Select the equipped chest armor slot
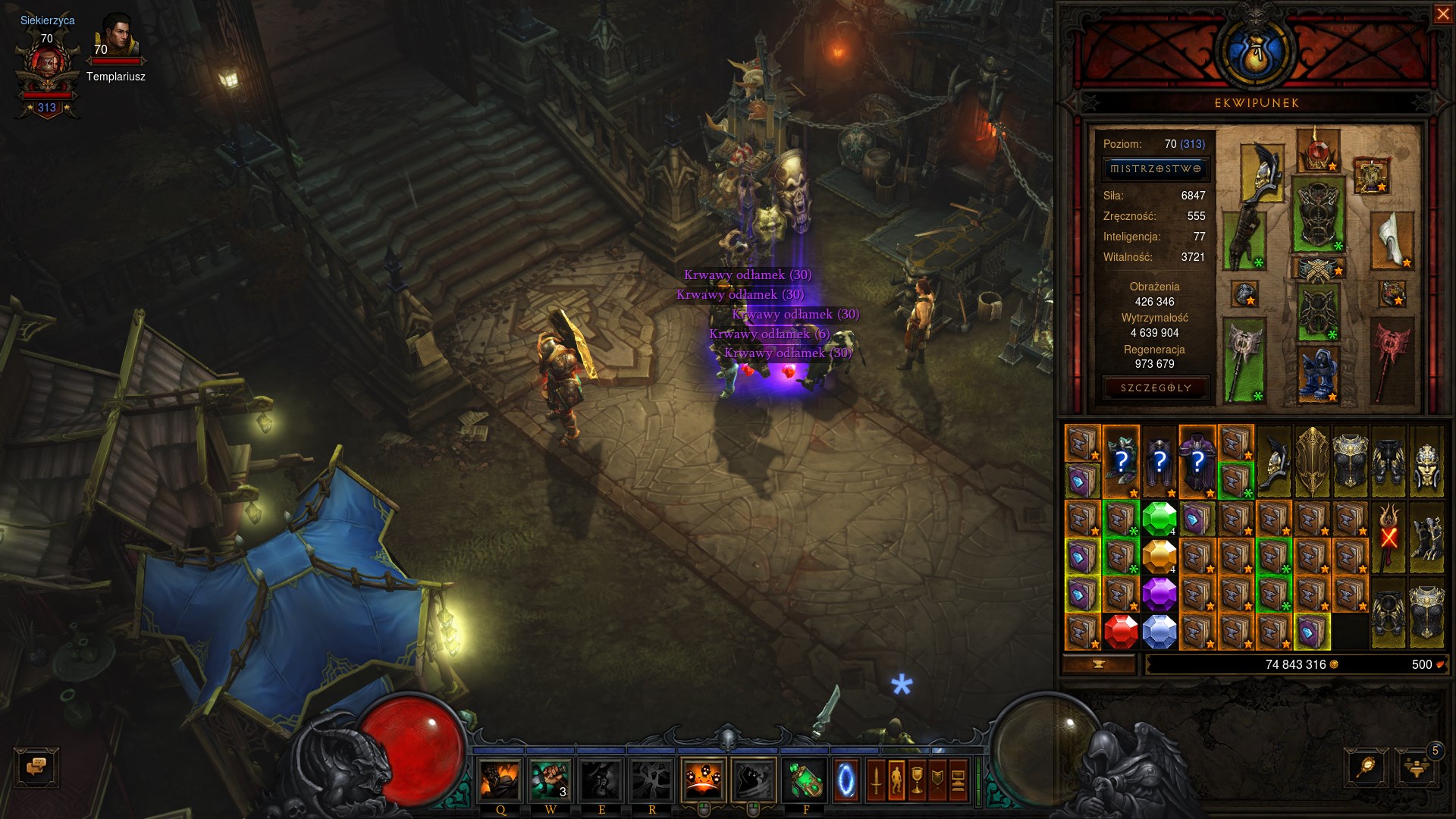This screenshot has width=1456, height=819. coord(1318,214)
